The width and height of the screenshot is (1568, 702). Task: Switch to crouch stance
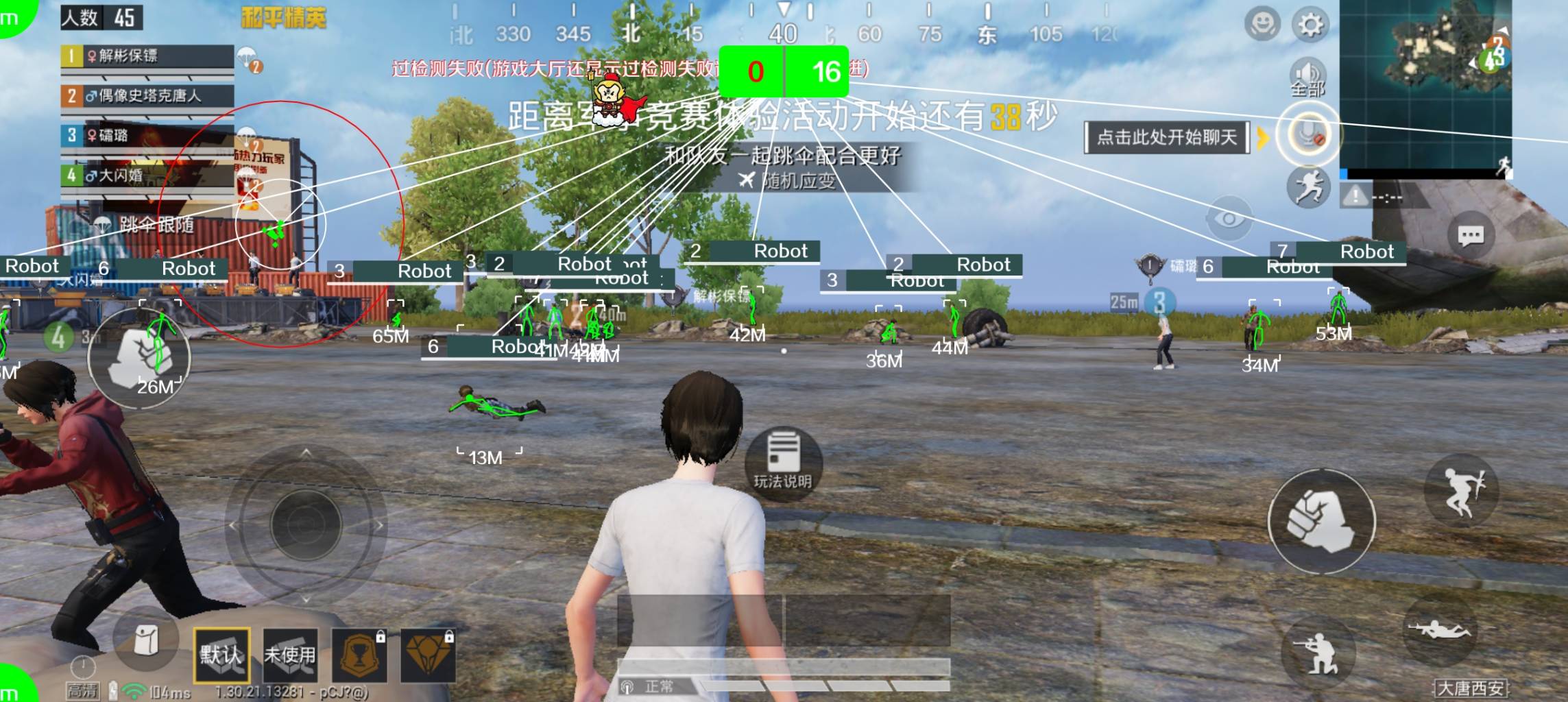[1317, 653]
